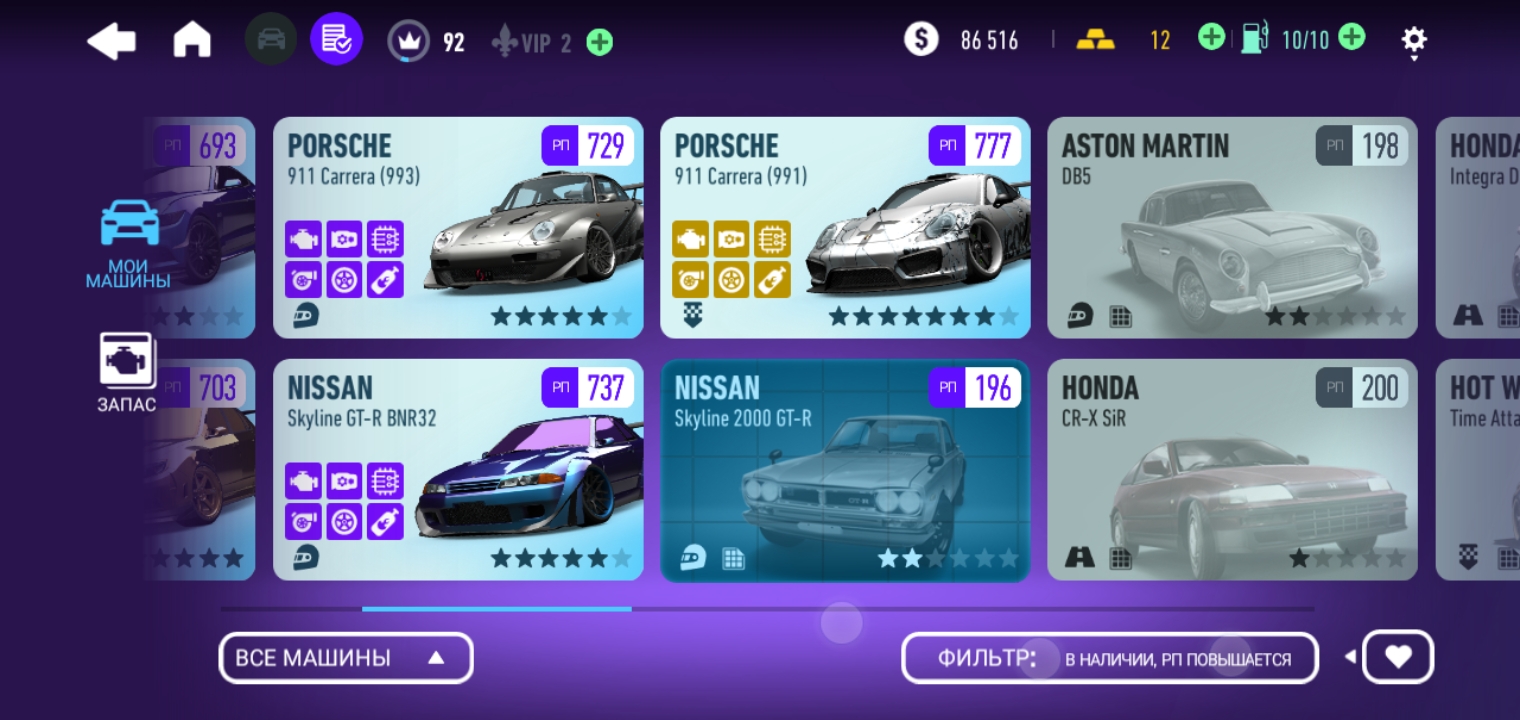Toggle the heart favorites filter
The width and height of the screenshot is (1520, 720).
tap(1398, 657)
